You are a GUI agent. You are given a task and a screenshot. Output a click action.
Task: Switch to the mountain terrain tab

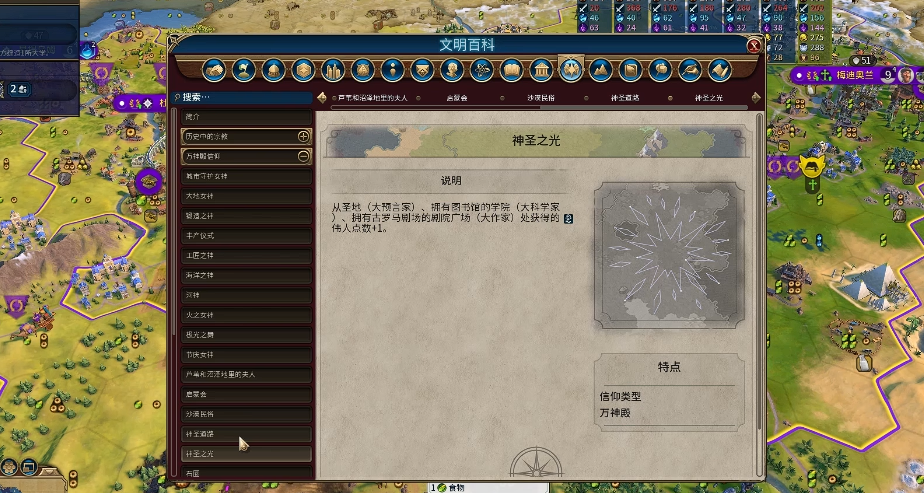coord(600,70)
